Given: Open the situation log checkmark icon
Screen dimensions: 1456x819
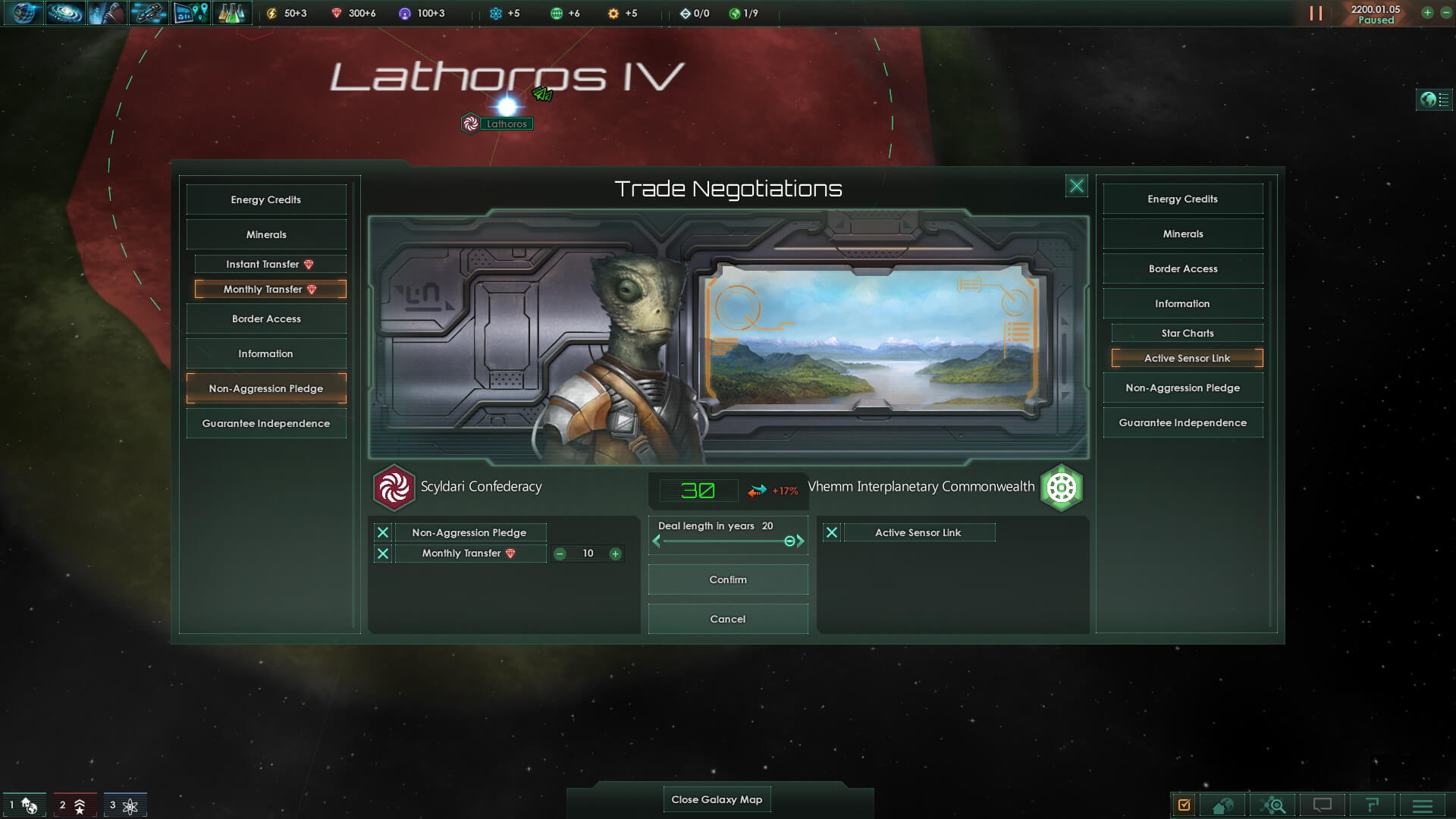Looking at the screenshot, I should click(x=1185, y=805).
